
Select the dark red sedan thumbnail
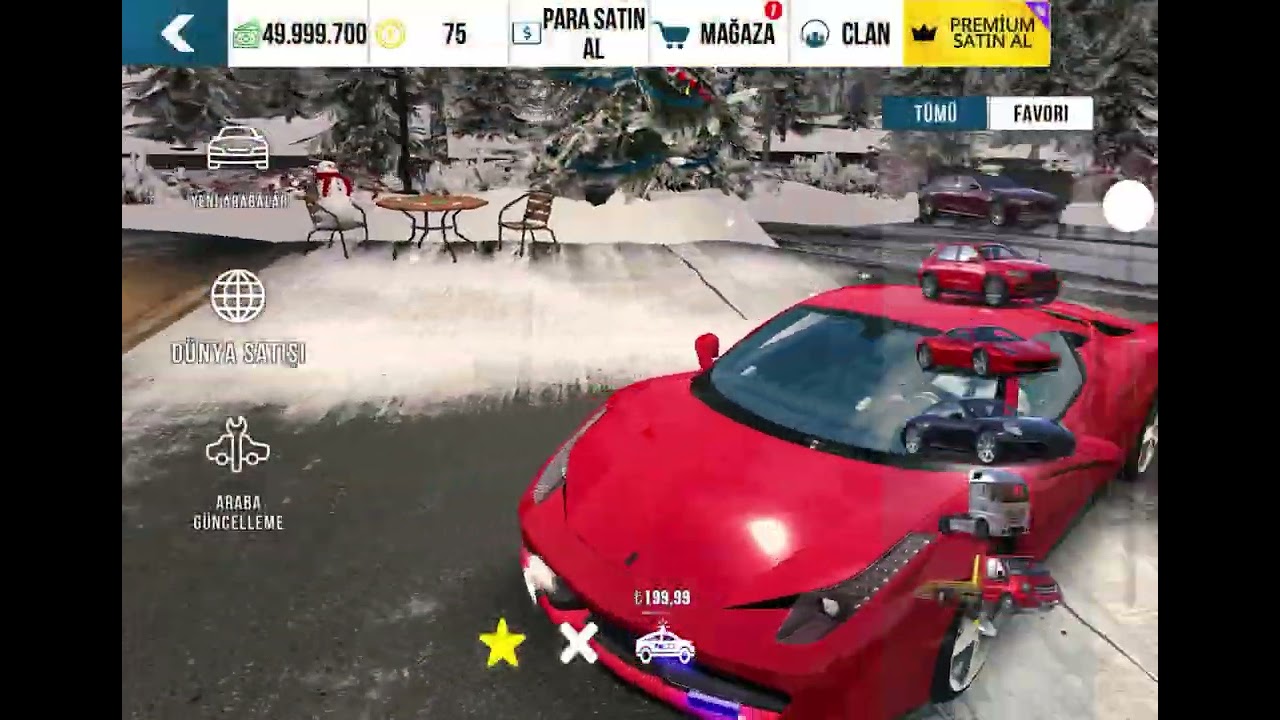point(987,198)
